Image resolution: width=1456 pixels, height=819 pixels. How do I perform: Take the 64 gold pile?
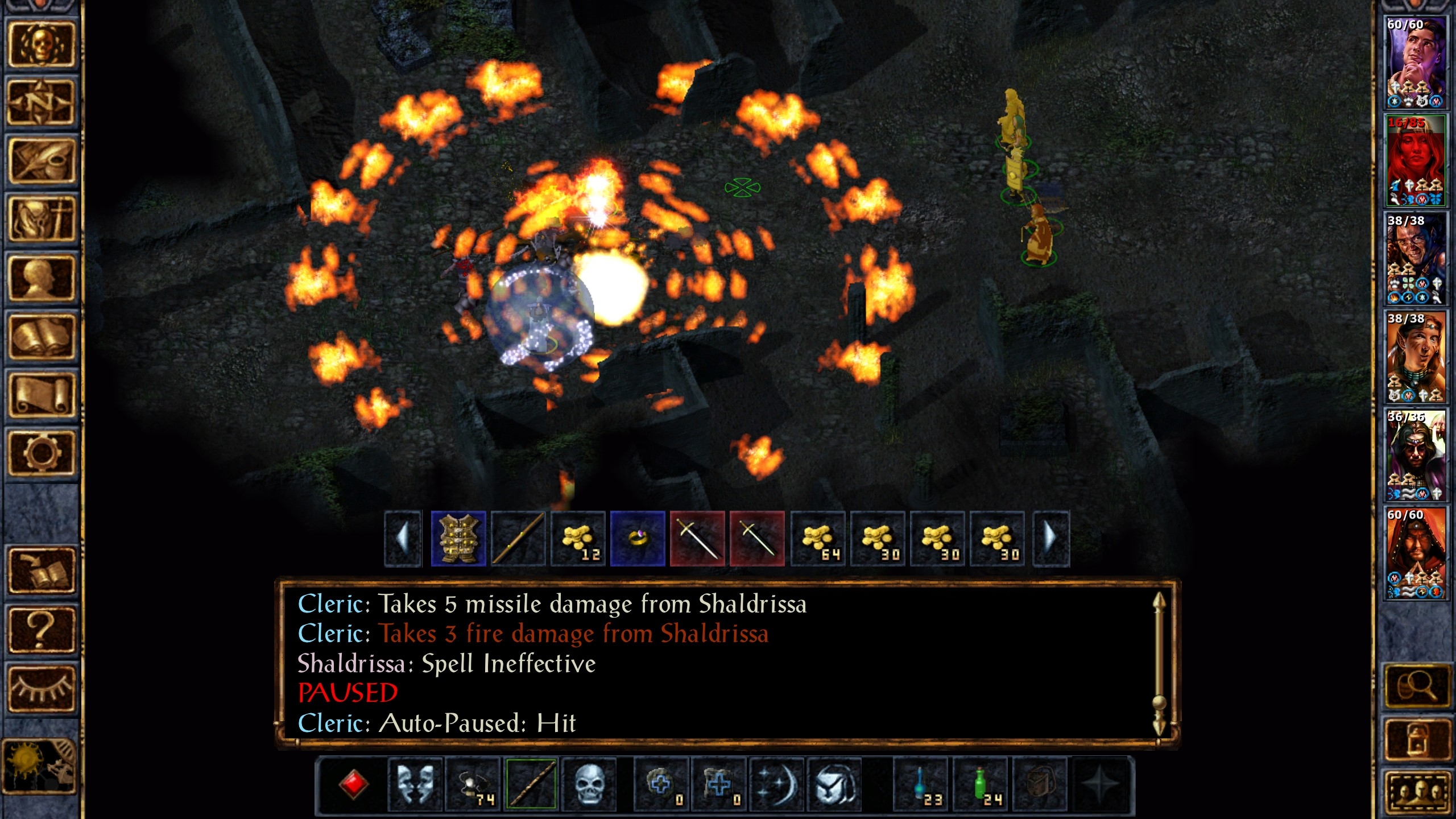pyautogui.click(x=818, y=539)
